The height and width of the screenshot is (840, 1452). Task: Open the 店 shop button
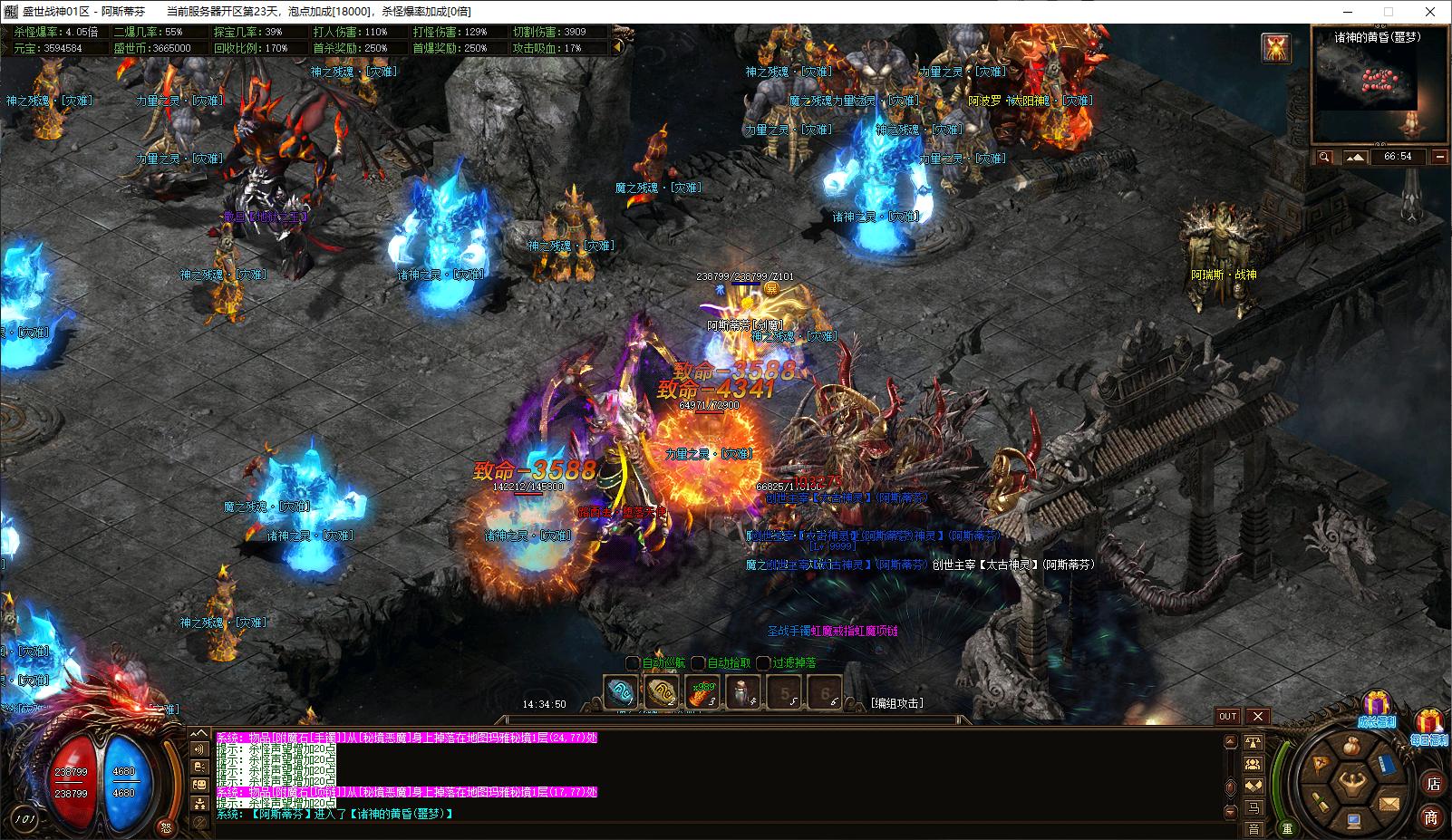(1433, 784)
